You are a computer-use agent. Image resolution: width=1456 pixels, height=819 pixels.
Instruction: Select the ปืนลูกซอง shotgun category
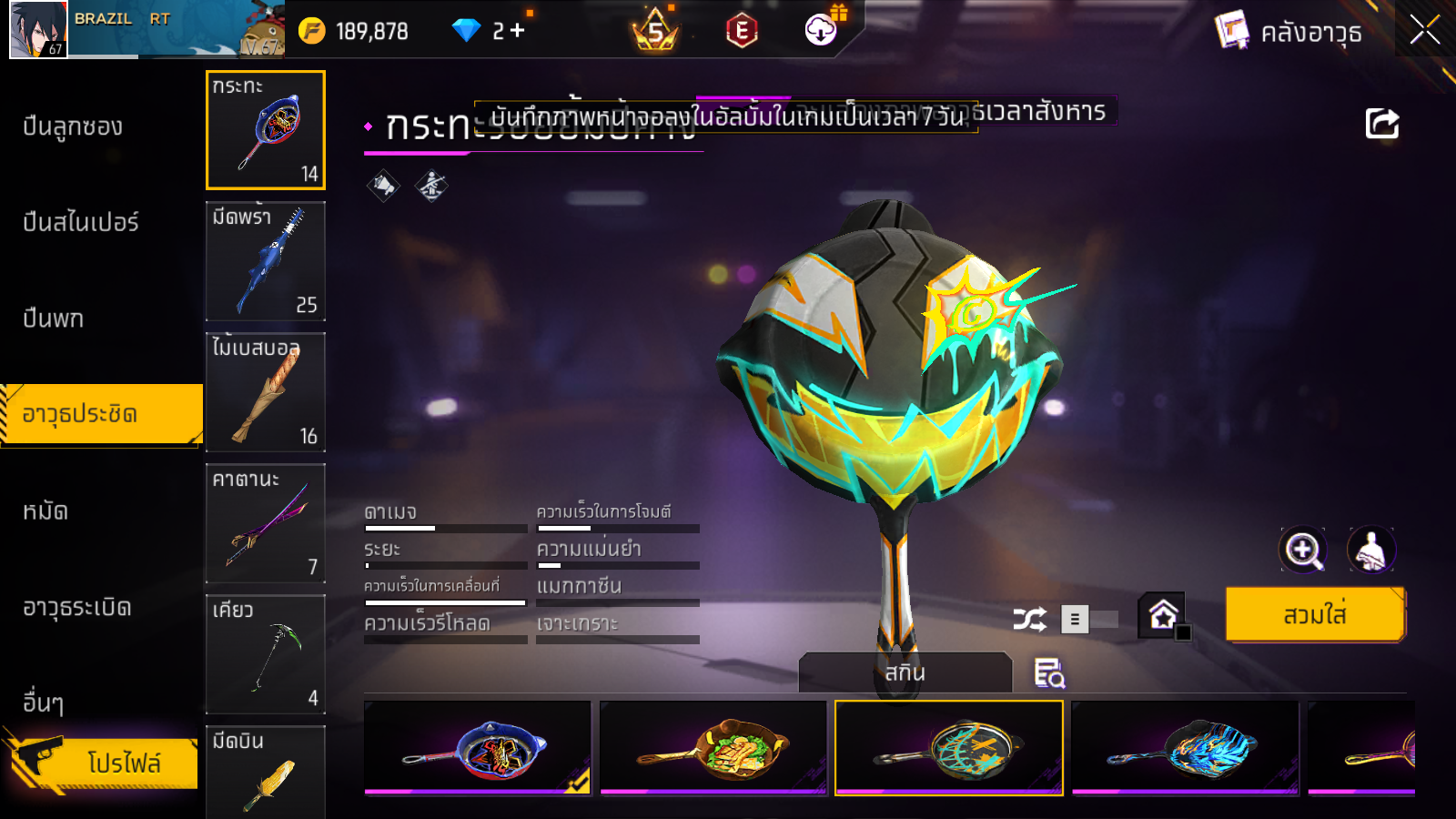pyautogui.click(x=74, y=127)
